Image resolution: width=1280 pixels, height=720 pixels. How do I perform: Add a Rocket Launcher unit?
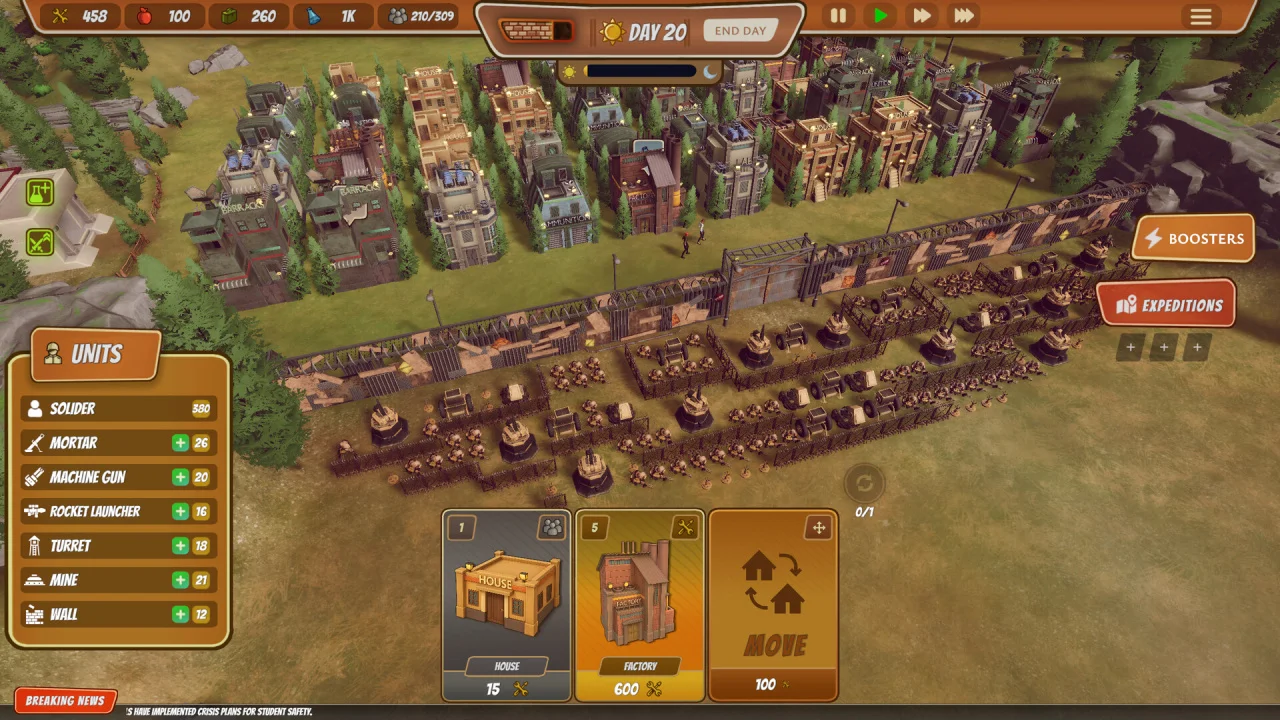(180, 511)
